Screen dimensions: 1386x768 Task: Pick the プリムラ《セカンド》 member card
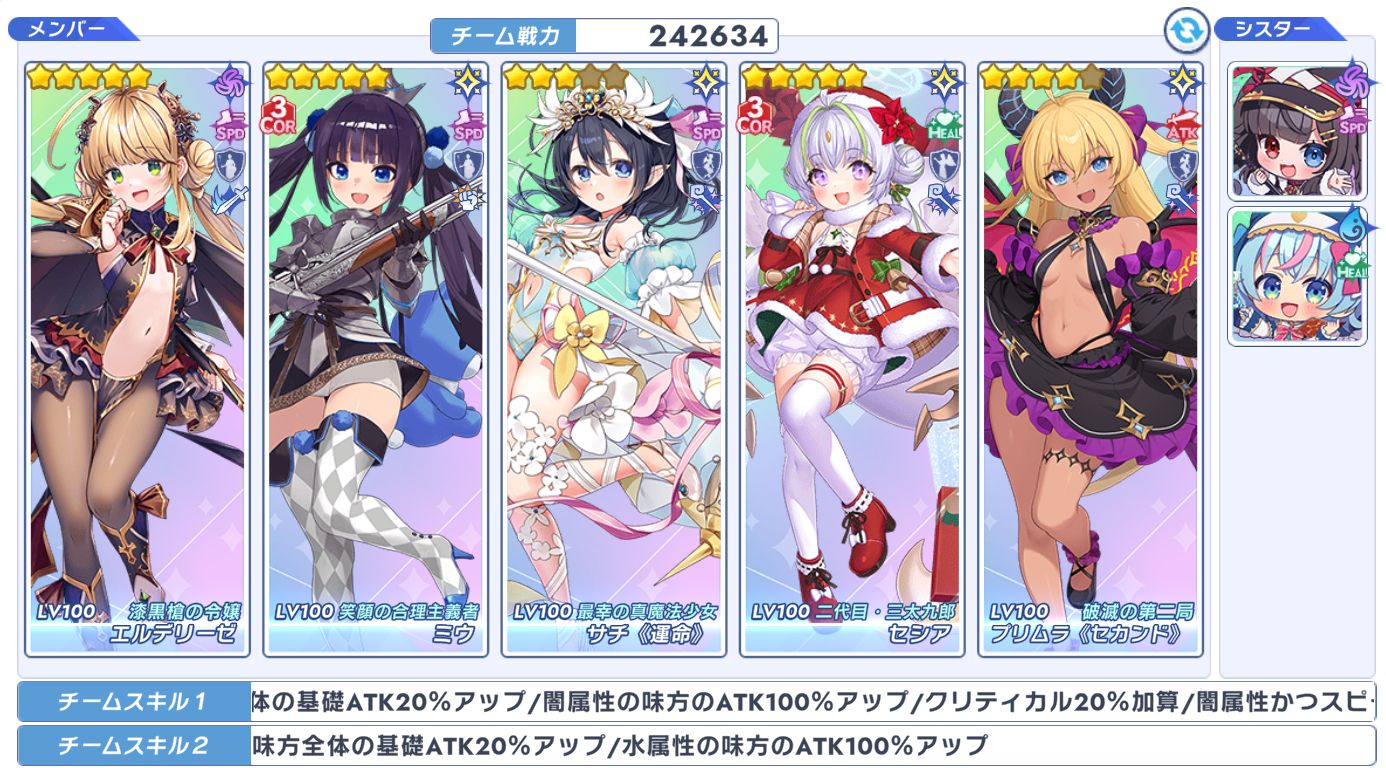click(x=1090, y=360)
